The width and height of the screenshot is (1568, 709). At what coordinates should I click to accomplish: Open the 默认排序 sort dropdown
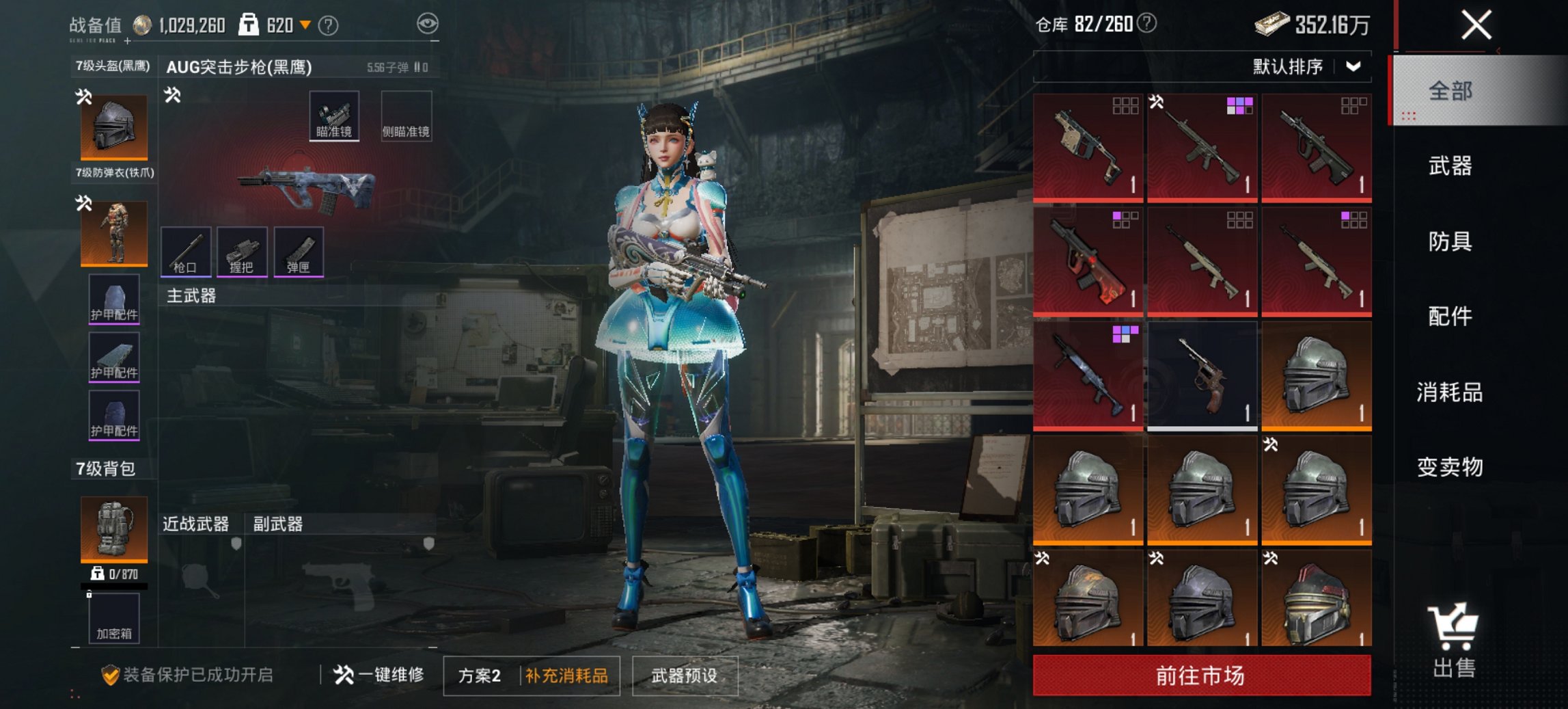point(1305,67)
